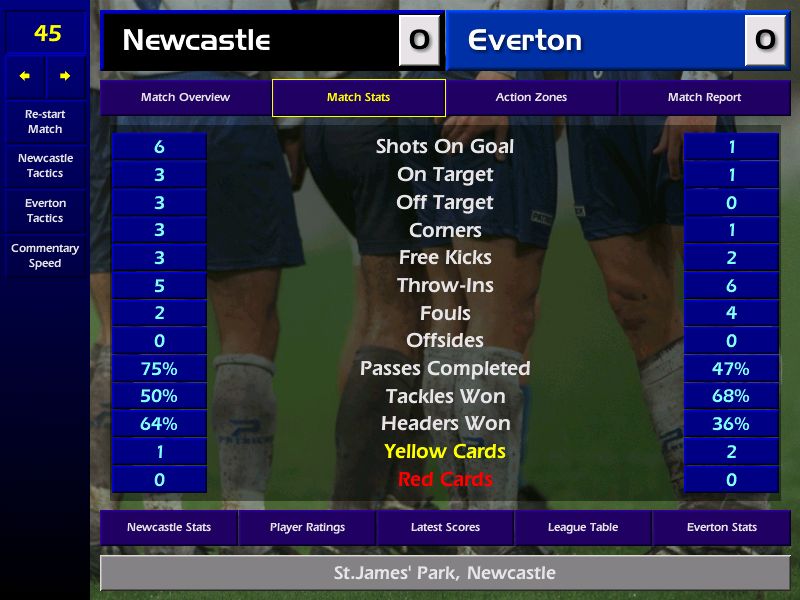Select the Everton team name header
The width and height of the screenshot is (800, 600).
[x=596, y=41]
